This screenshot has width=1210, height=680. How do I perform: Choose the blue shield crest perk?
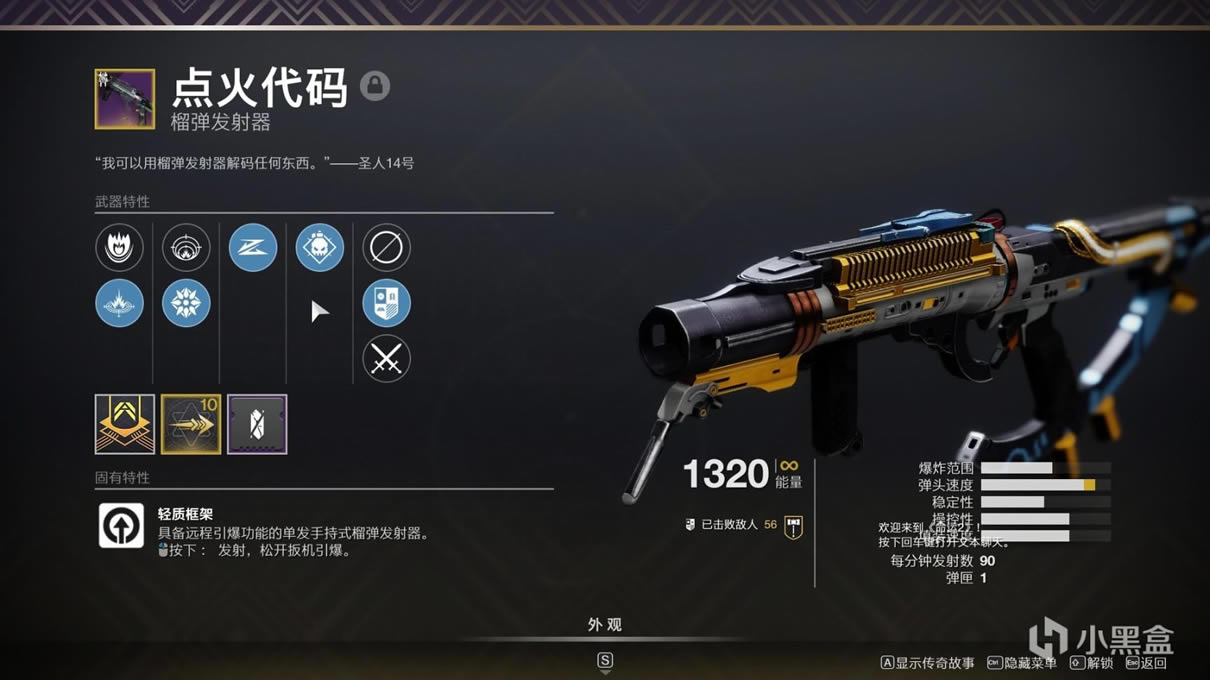386,303
